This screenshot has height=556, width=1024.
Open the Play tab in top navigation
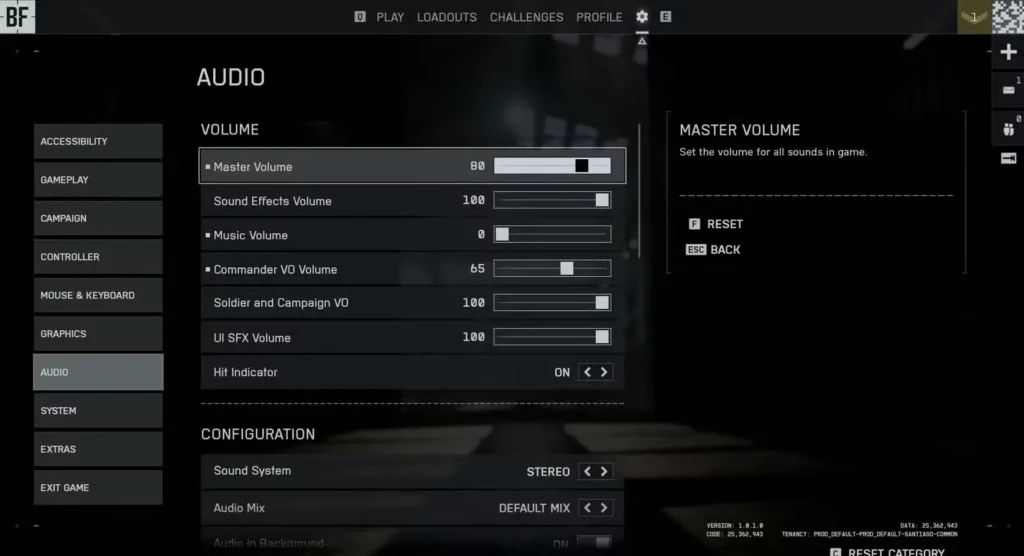[390, 17]
